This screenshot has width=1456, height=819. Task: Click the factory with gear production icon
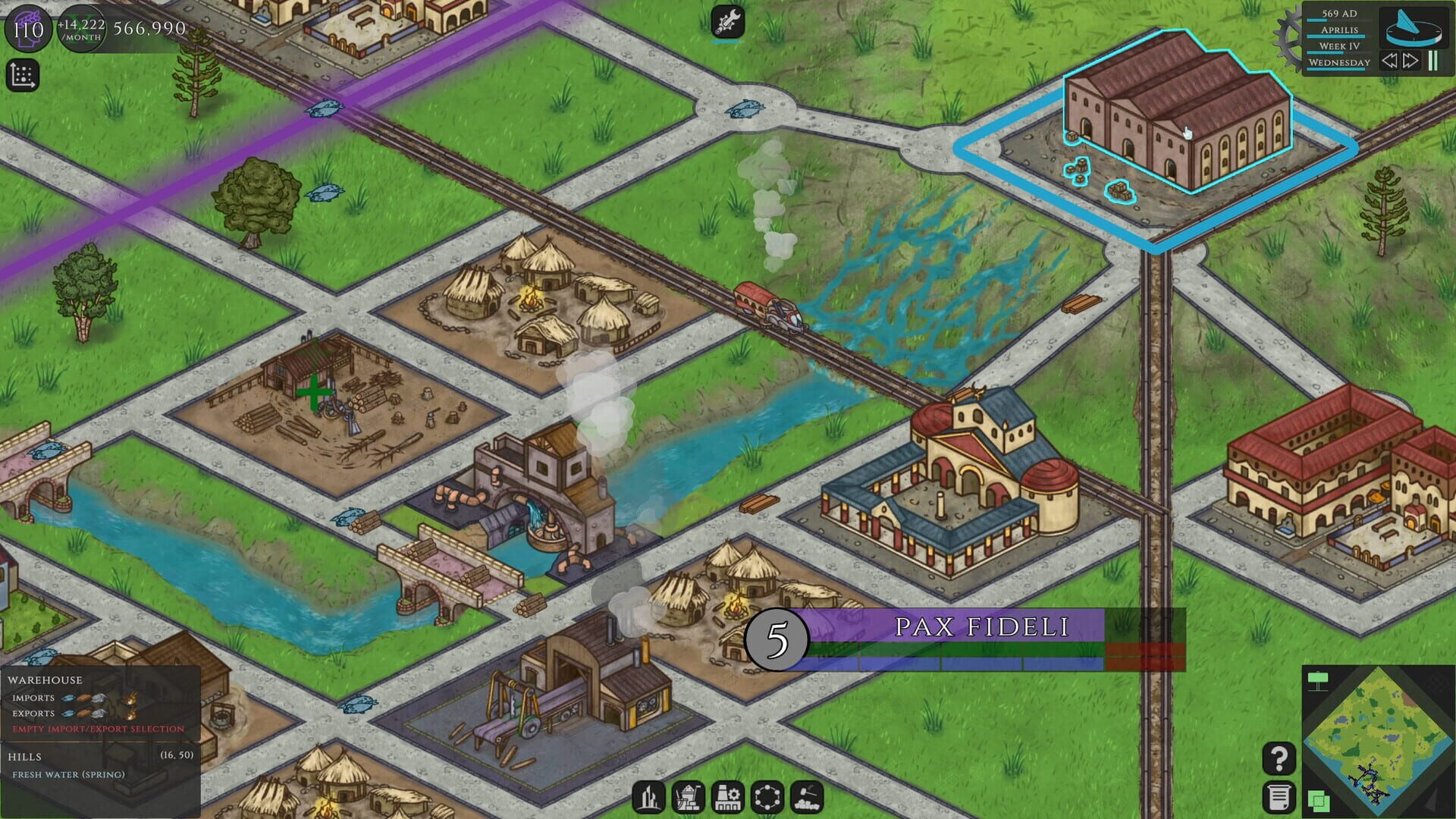pos(728,796)
